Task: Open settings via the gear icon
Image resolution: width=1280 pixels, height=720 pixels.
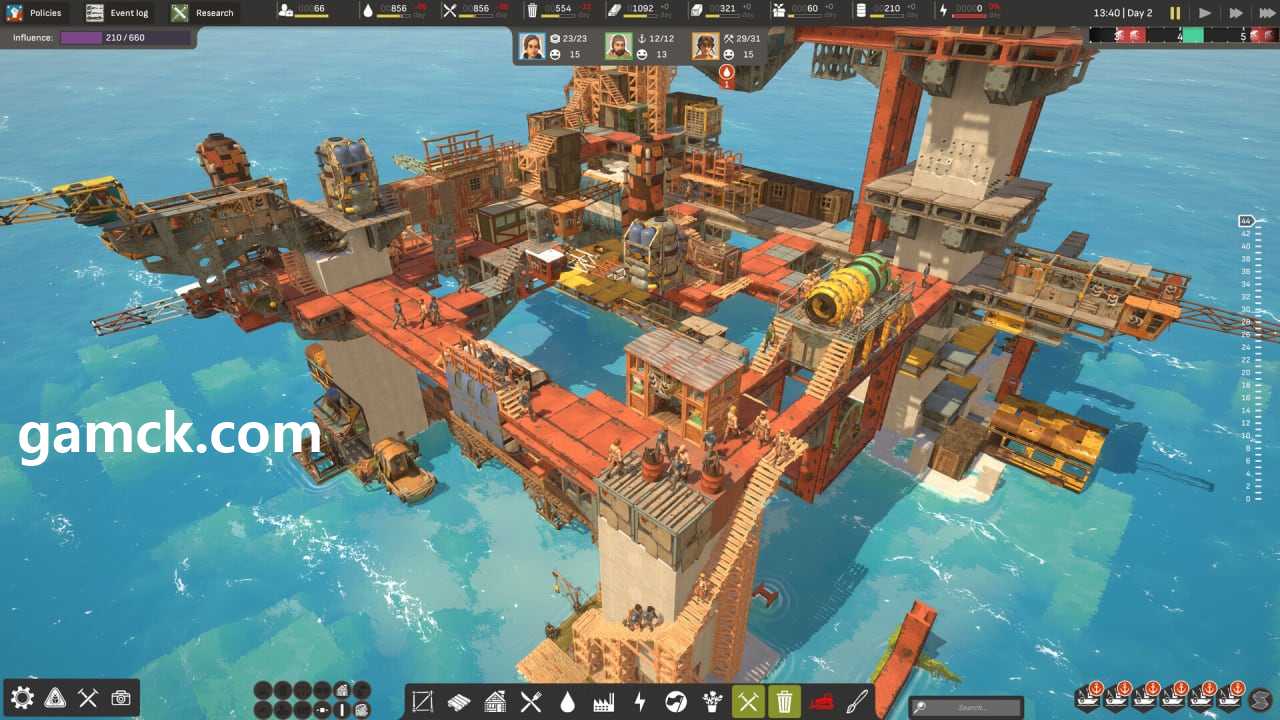Action: pos(22,698)
